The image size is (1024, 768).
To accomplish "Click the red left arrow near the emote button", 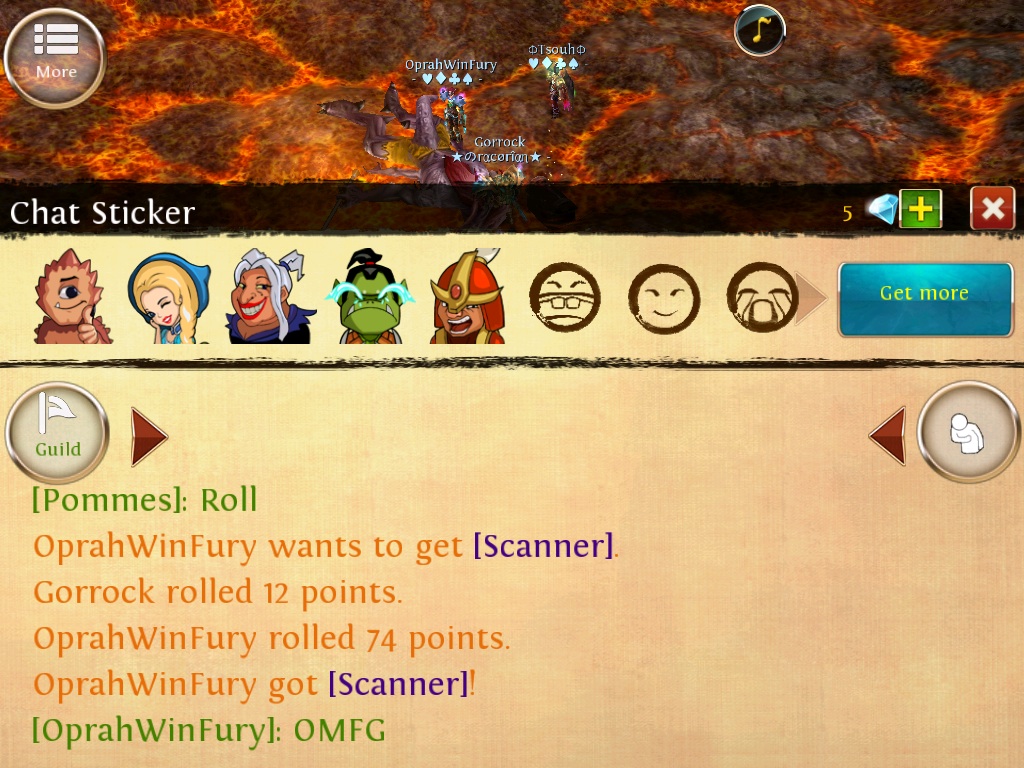I will [x=888, y=436].
